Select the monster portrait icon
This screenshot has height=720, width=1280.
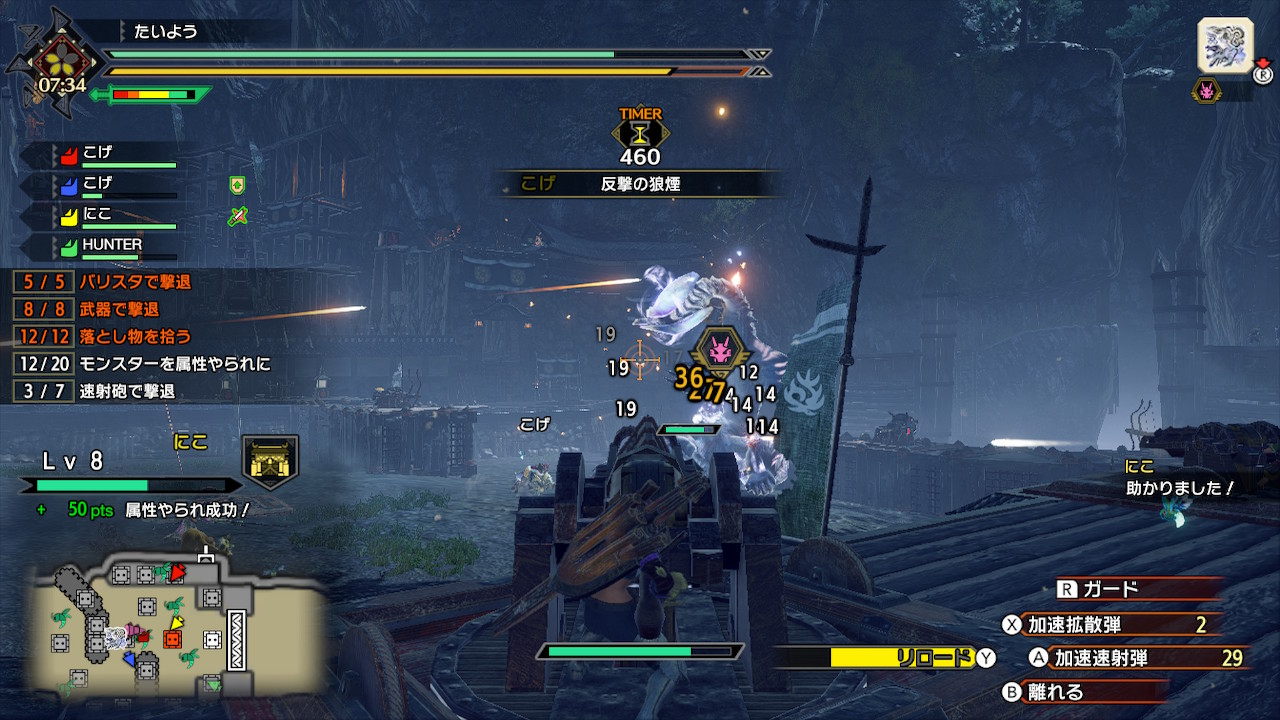[x=1225, y=46]
